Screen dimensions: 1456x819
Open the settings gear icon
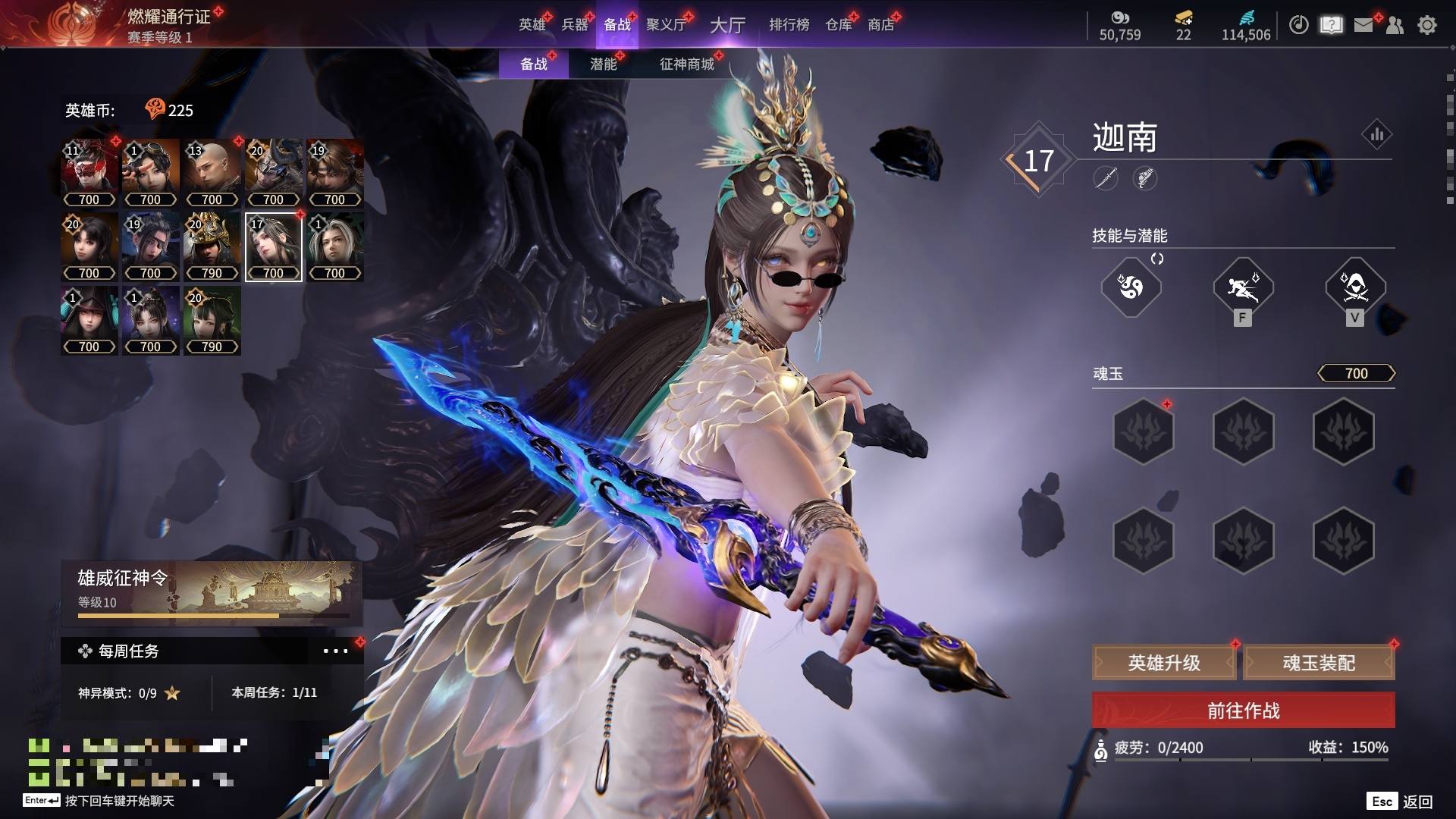pos(1426,25)
